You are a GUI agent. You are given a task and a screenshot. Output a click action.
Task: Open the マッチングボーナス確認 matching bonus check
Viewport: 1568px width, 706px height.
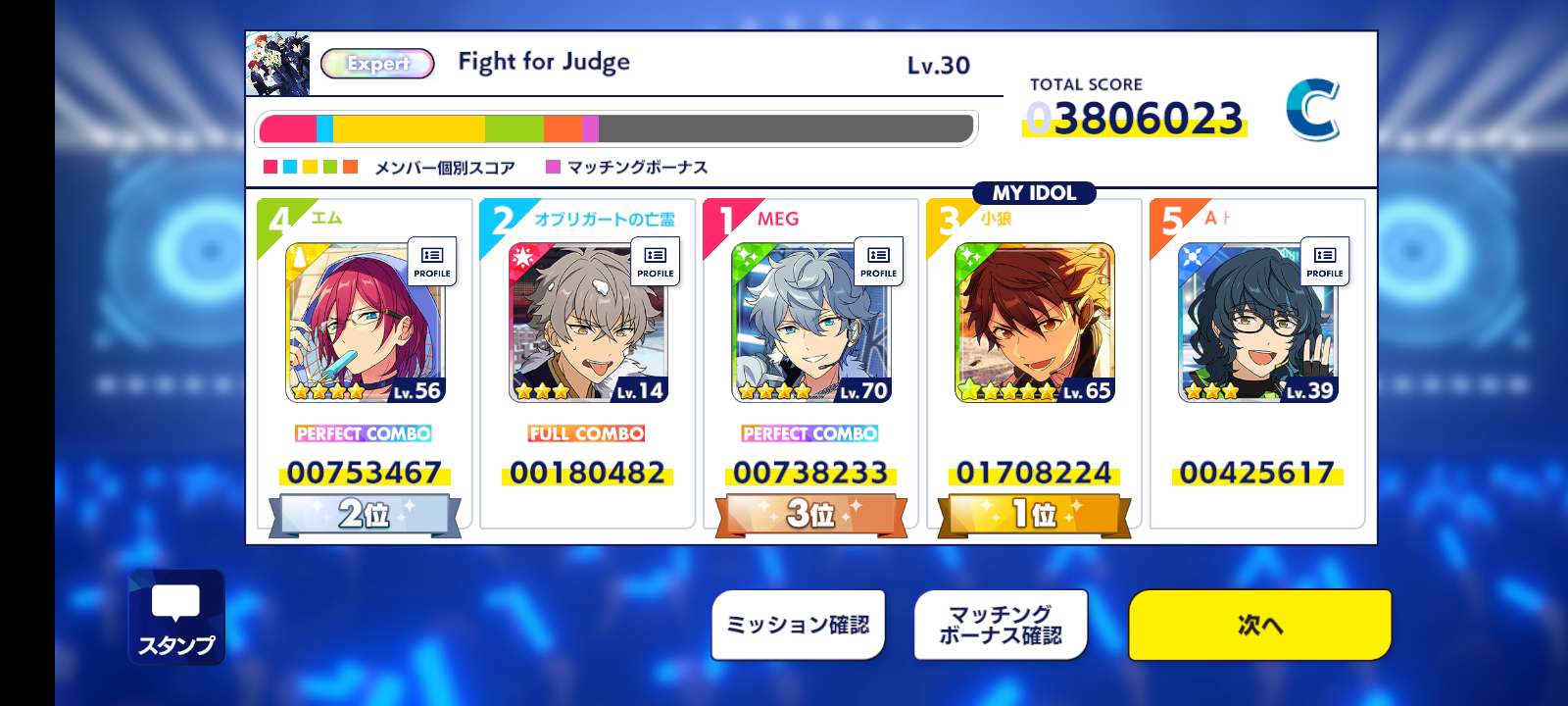tap(1001, 625)
